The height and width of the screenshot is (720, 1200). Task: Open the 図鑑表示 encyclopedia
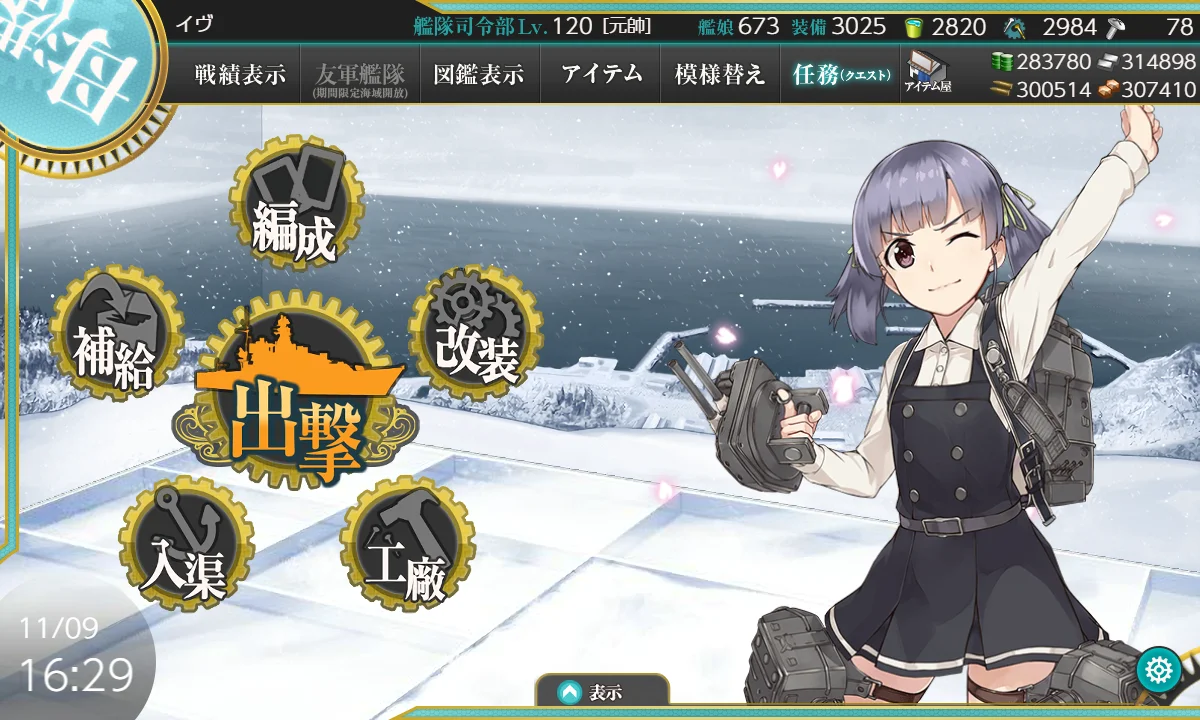point(480,75)
